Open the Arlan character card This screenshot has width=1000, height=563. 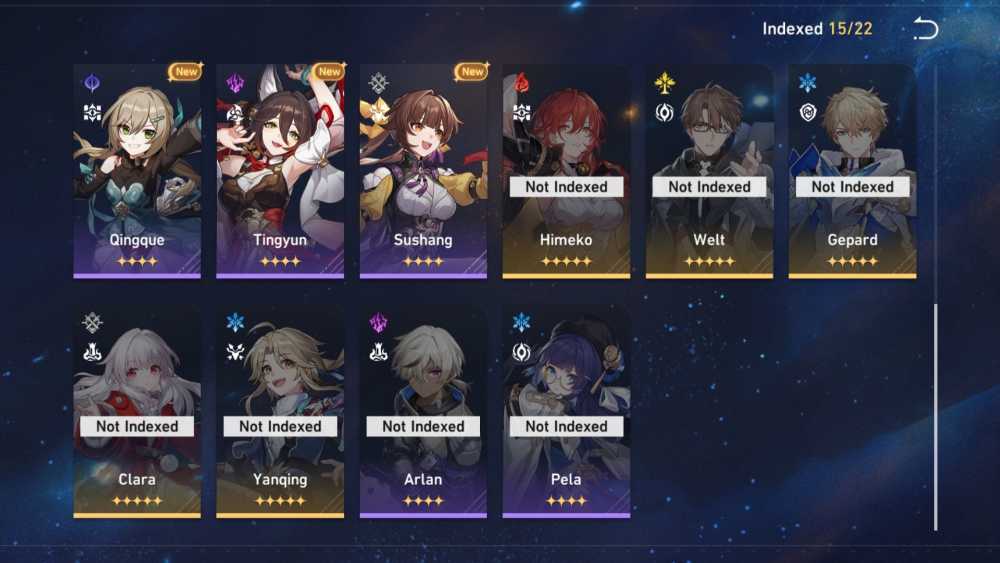click(423, 410)
